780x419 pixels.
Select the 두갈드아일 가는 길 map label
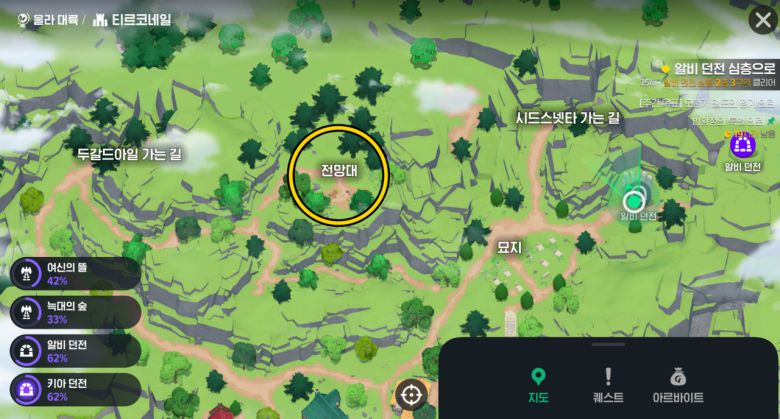tap(129, 154)
